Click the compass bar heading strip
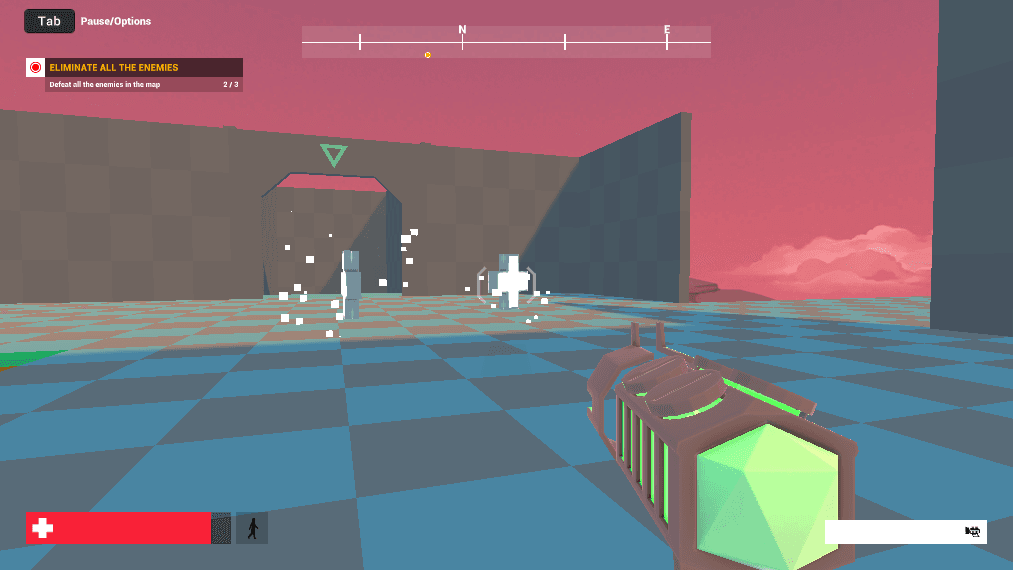Viewport: 1013px width, 570px height. pyautogui.click(x=506, y=42)
